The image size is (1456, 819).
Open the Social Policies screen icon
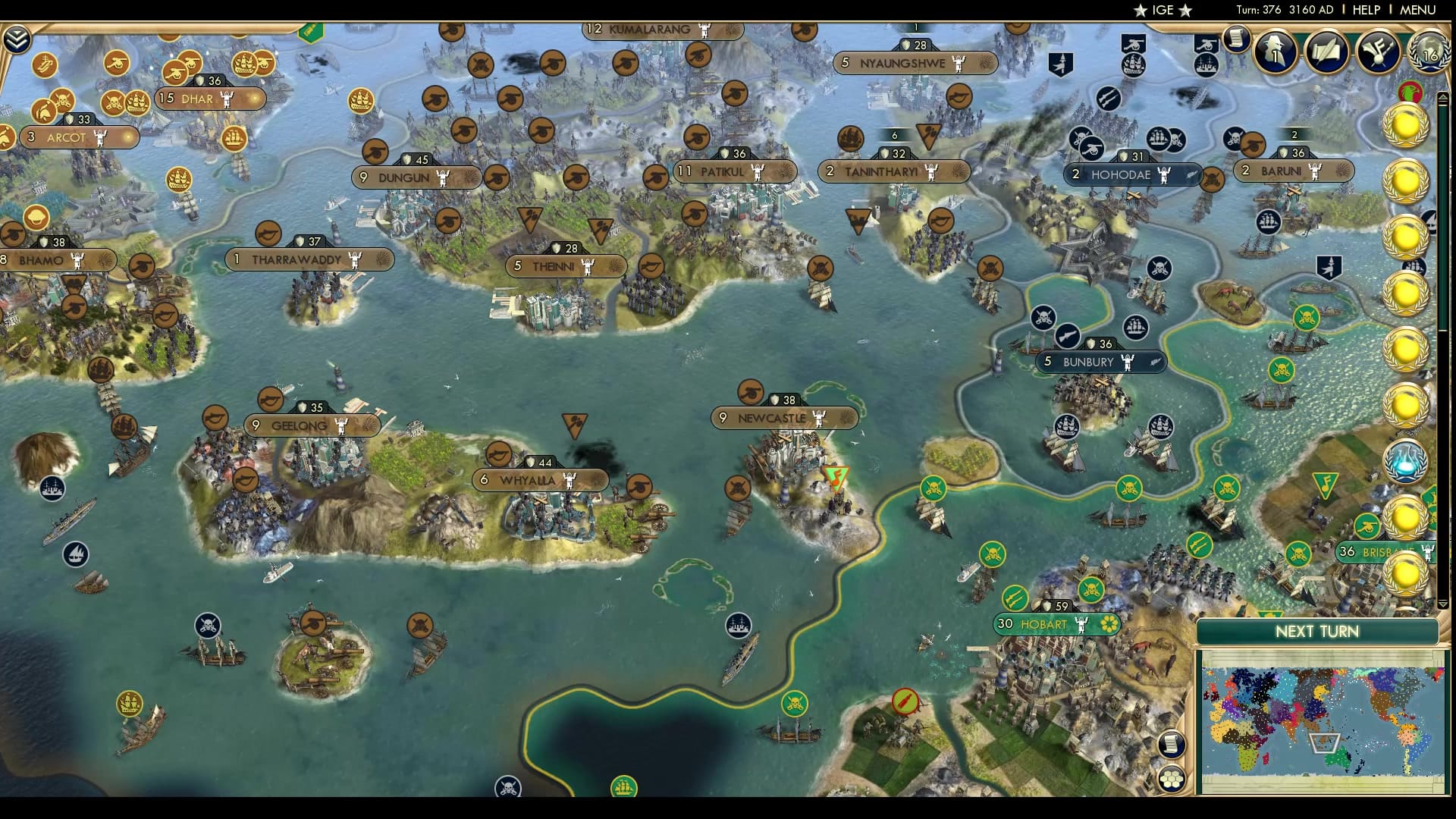point(1327,53)
